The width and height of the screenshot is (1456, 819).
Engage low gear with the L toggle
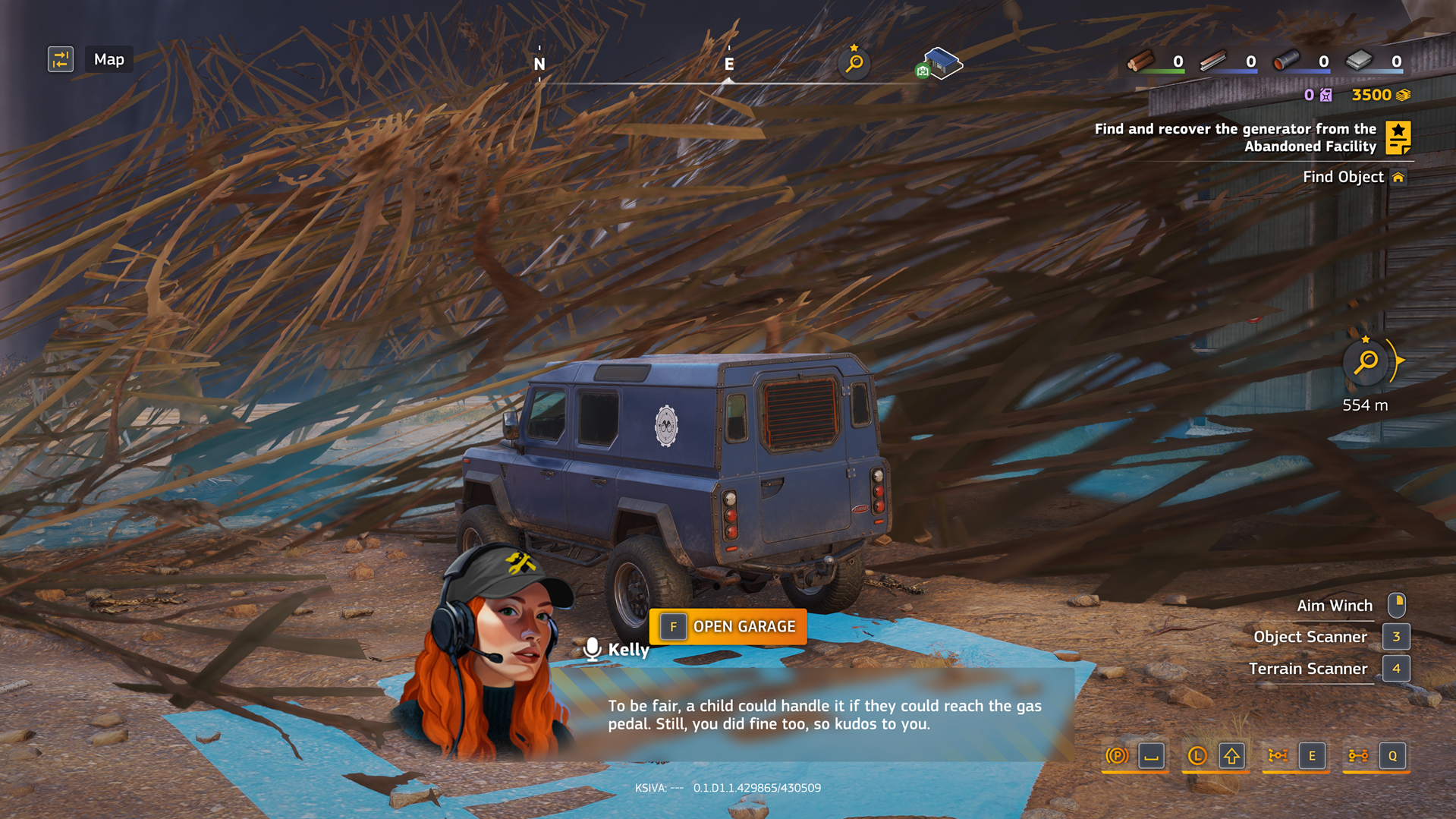click(x=1196, y=756)
